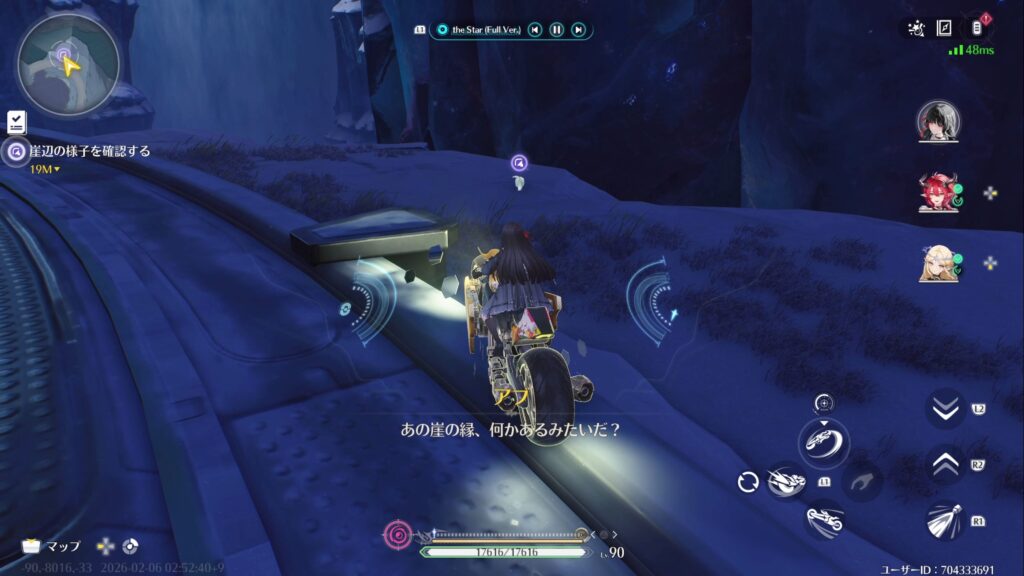Switch to the red-haired horned character
The image size is (1024, 576).
tap(938, 192)
